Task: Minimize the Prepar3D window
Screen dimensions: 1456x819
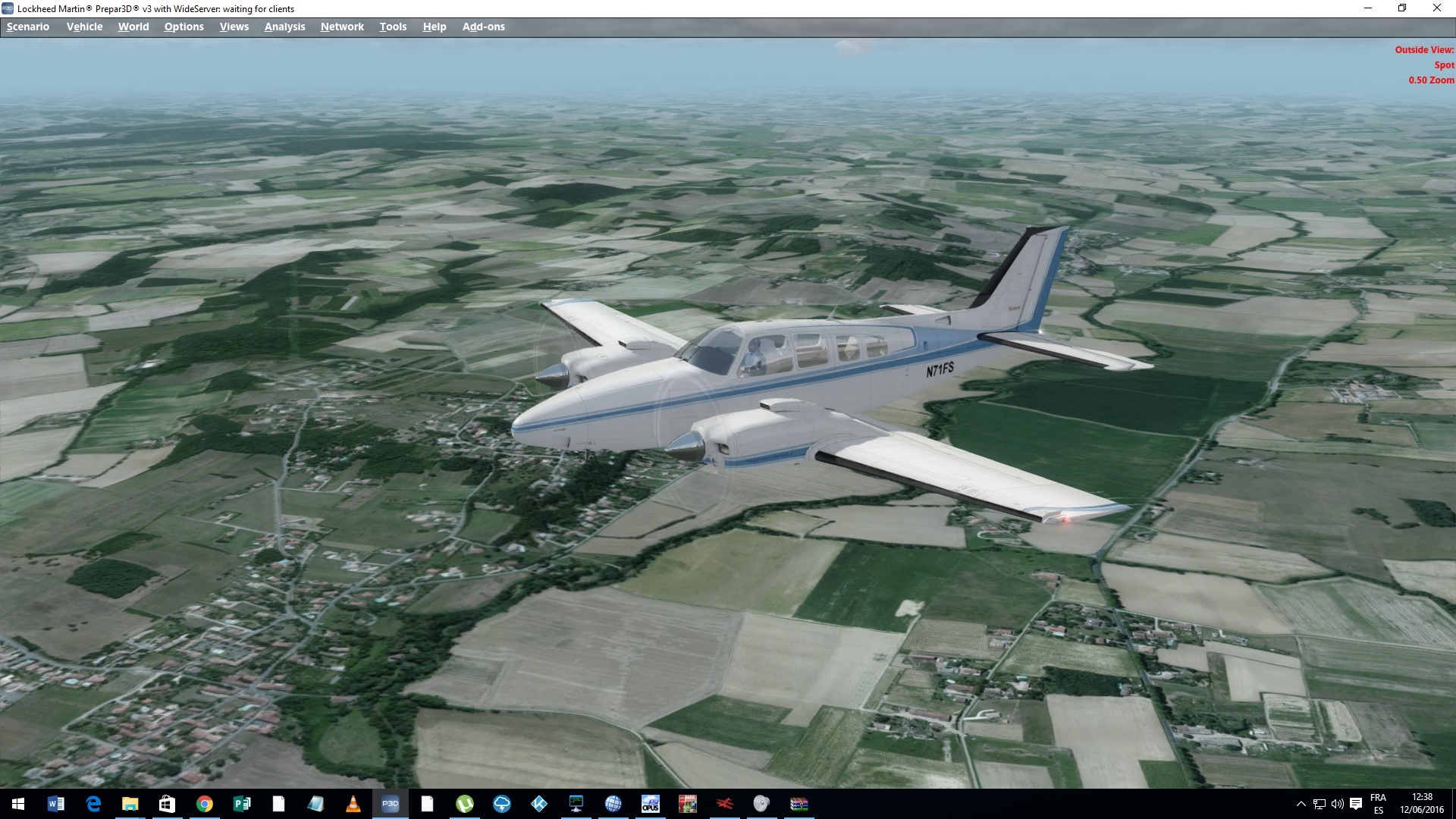Action: click(x=1368, y=8)
